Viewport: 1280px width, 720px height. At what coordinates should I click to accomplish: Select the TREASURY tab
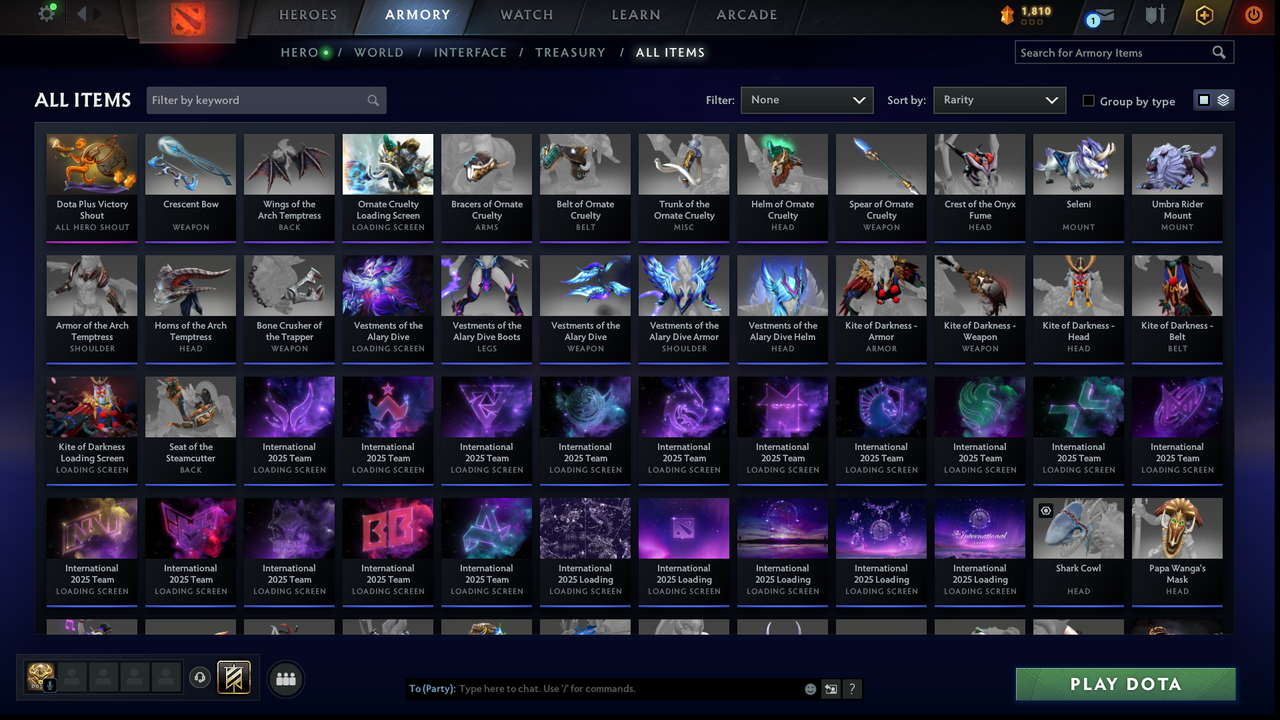point(570,52)
